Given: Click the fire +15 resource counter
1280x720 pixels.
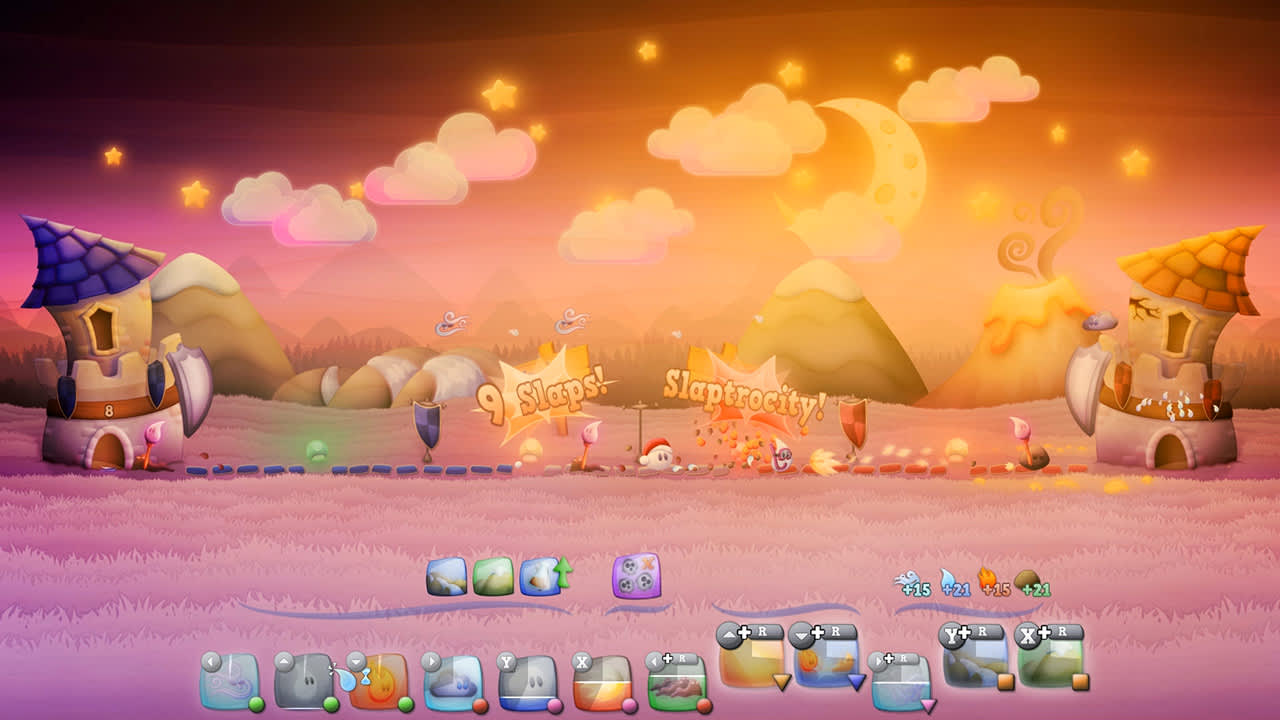Looking at the screenshot, I should 994,589.
